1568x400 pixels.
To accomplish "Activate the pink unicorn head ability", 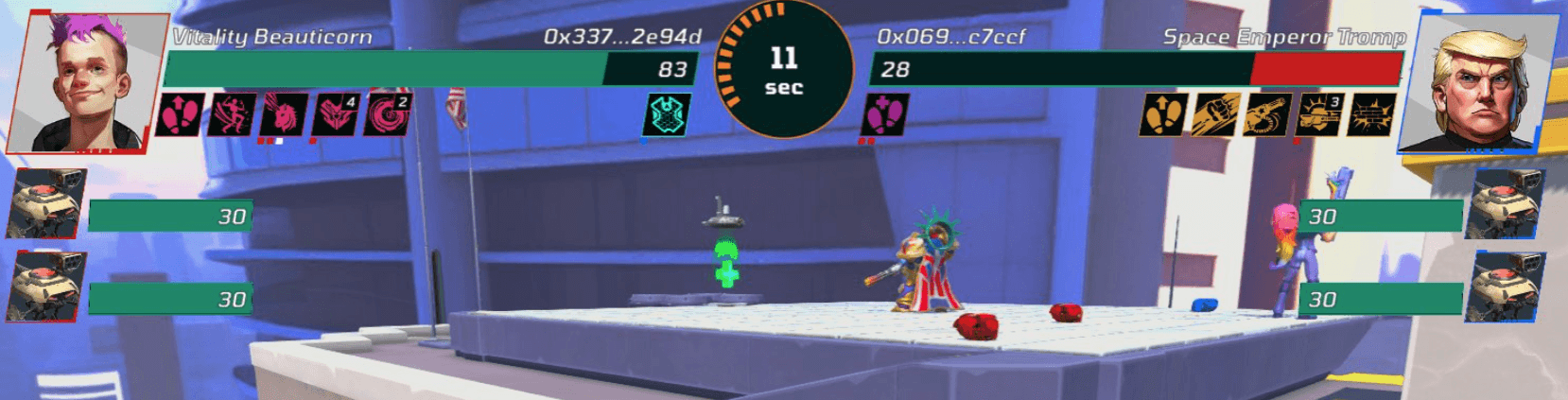I will tap(284, 114).
